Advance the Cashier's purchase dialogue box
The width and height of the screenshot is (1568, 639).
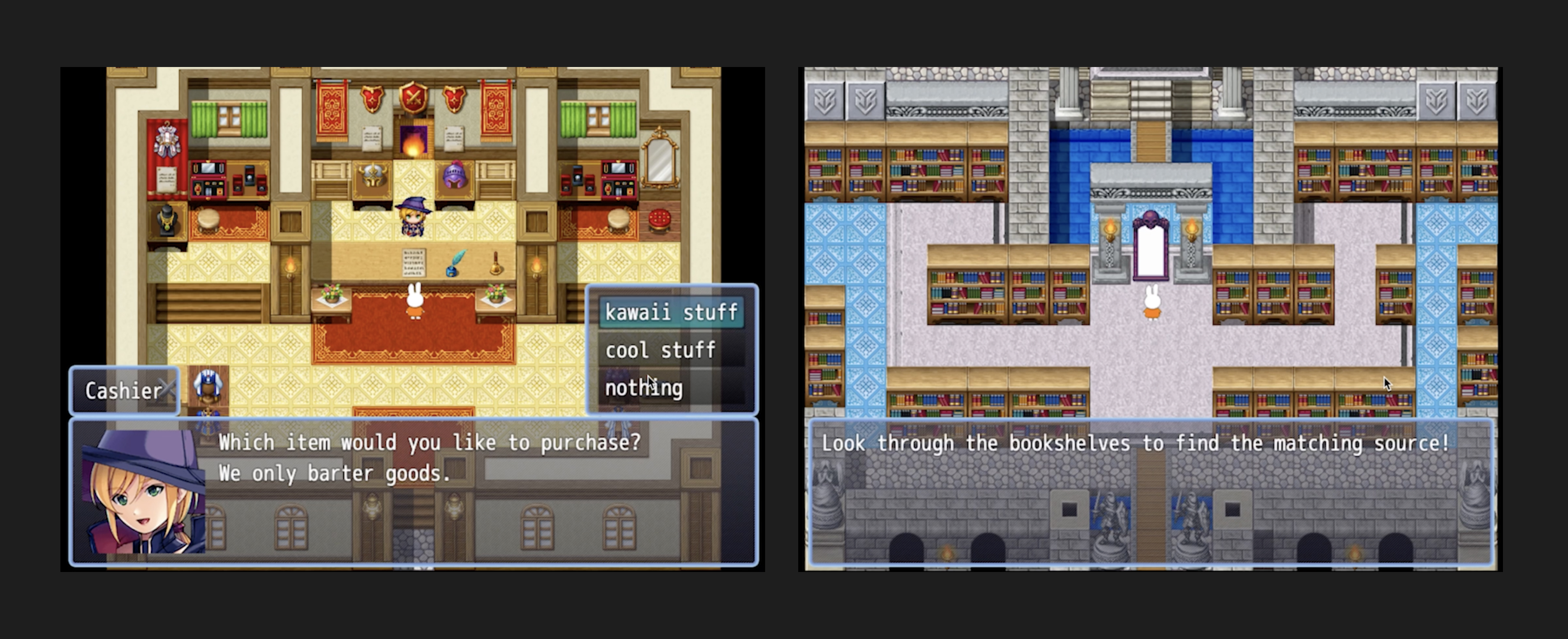[x=414, y=492]
